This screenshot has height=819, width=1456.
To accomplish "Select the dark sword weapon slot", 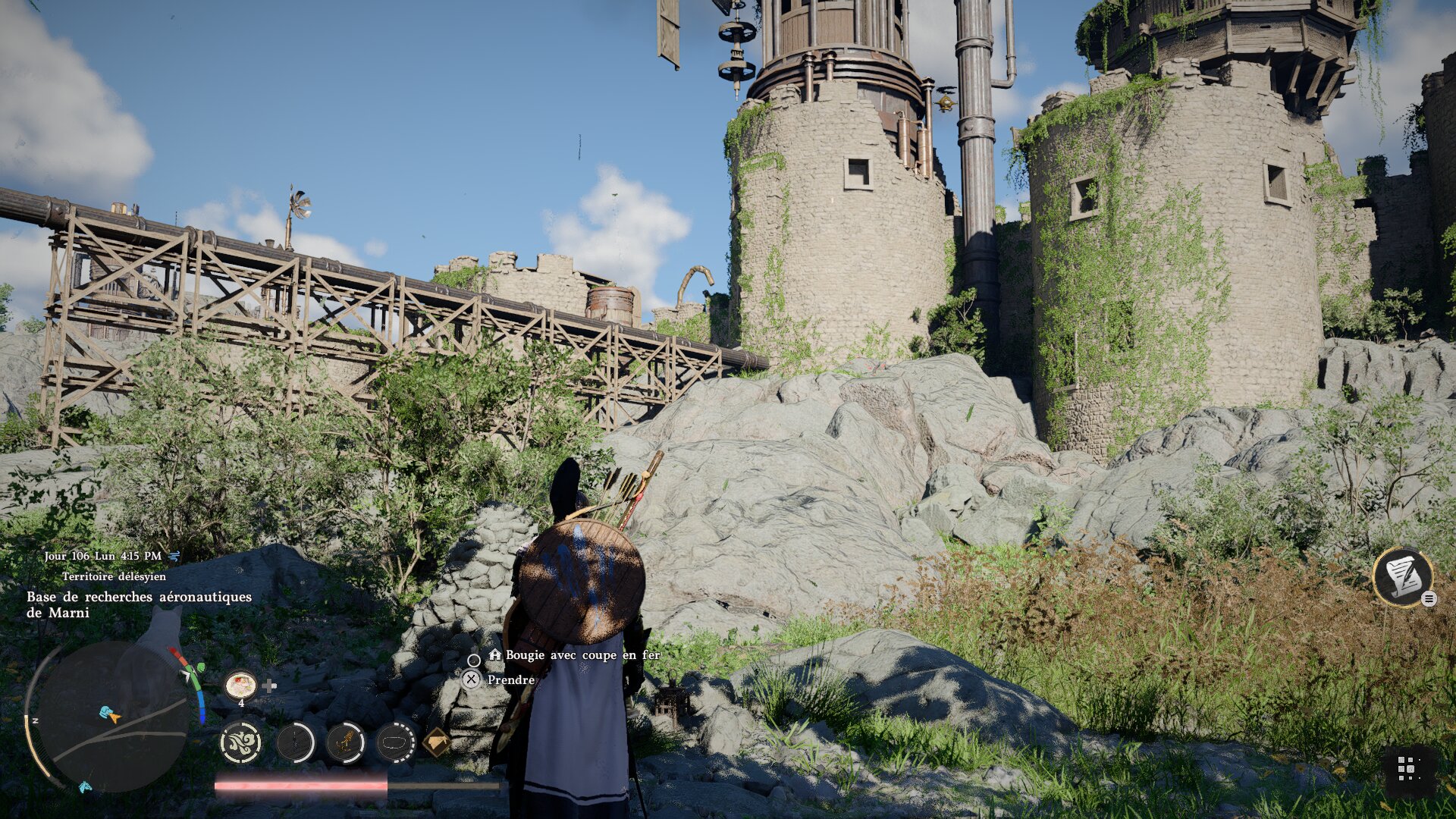I will click(x=295, y=742).
